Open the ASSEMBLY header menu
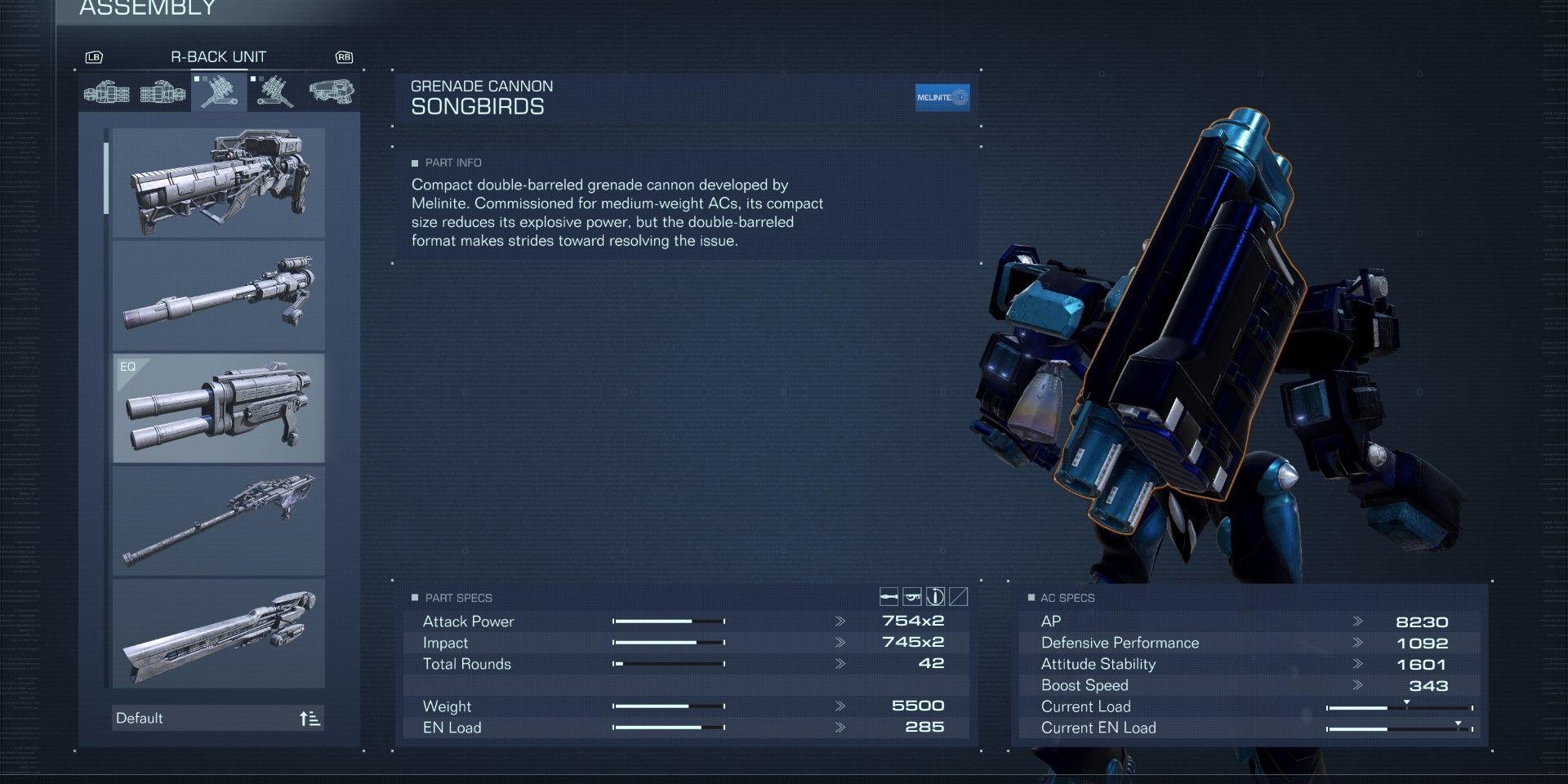The height and width of the screenshot is (784, 1568). coord(145,9)
